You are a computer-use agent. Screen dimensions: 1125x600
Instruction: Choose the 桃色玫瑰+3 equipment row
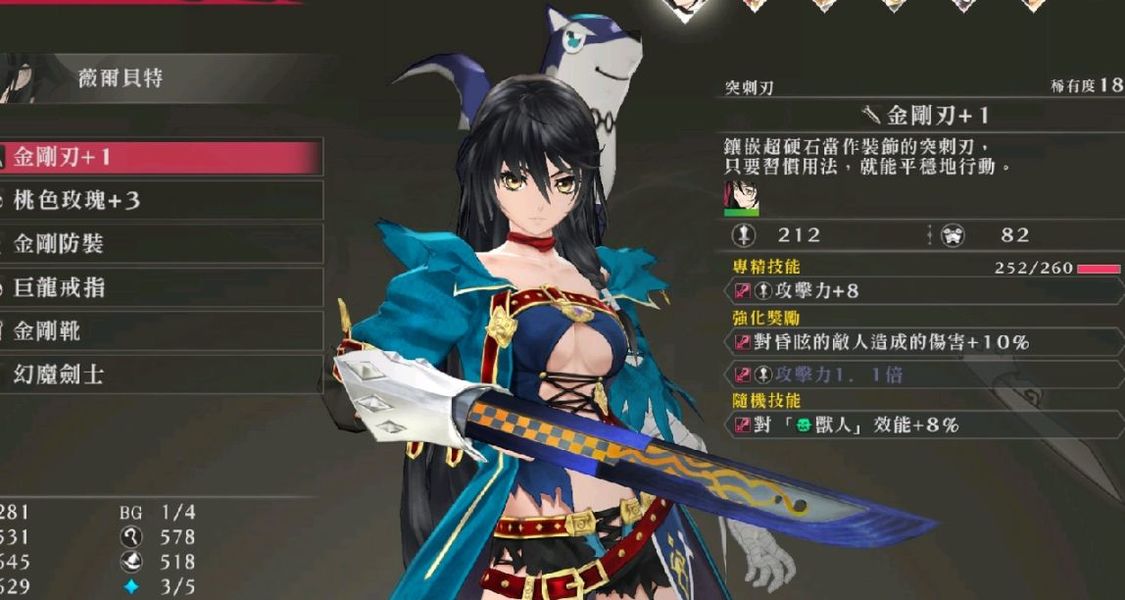(x=160, y=201)
